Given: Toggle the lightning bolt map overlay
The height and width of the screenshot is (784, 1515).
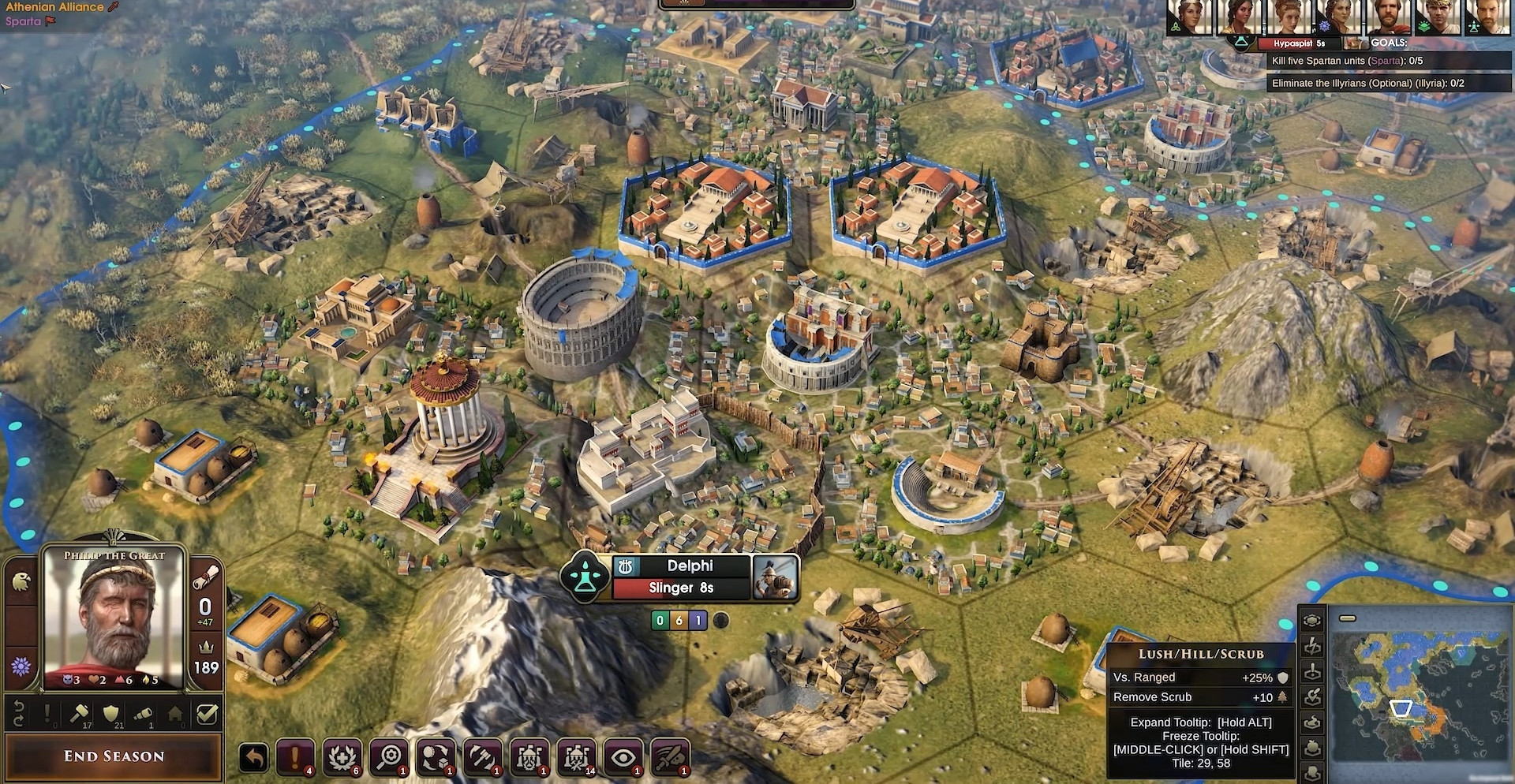Looking at the screenshot, I should coord(1312,647).
